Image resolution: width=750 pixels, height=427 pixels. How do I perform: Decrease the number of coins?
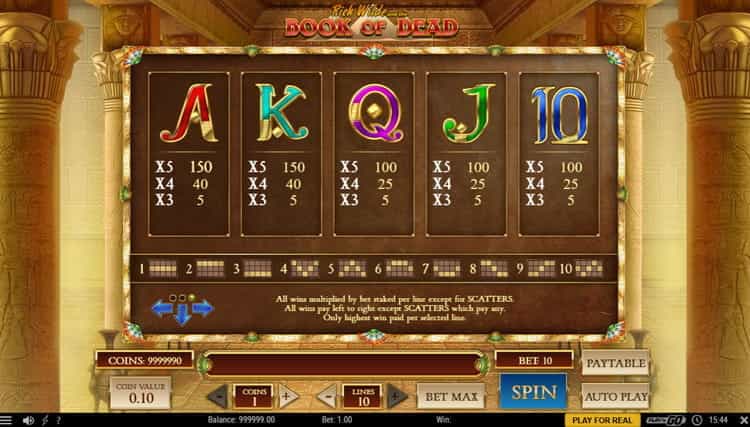point(217,396)
